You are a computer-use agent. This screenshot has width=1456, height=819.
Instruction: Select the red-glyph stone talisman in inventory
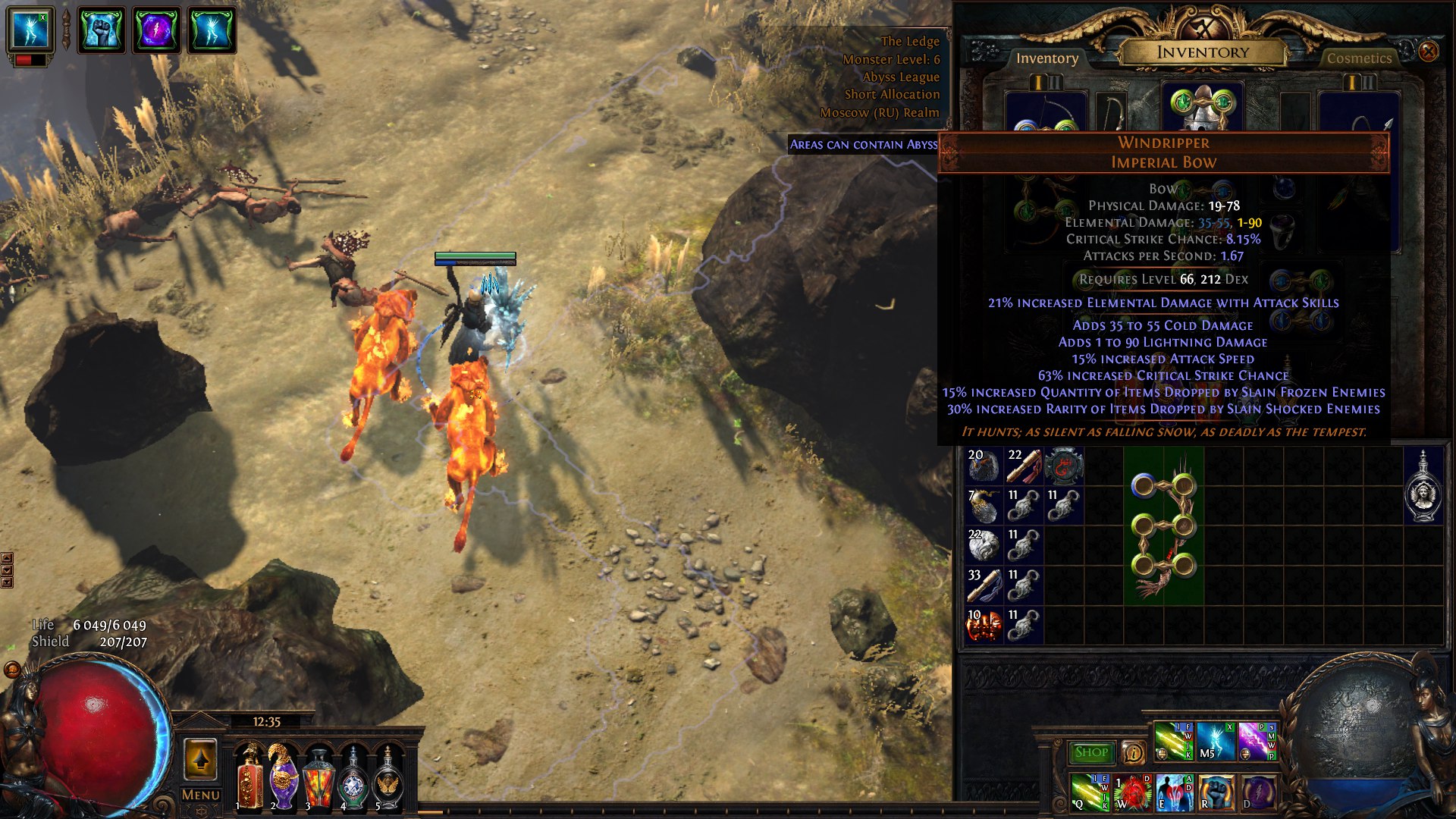1063,466
